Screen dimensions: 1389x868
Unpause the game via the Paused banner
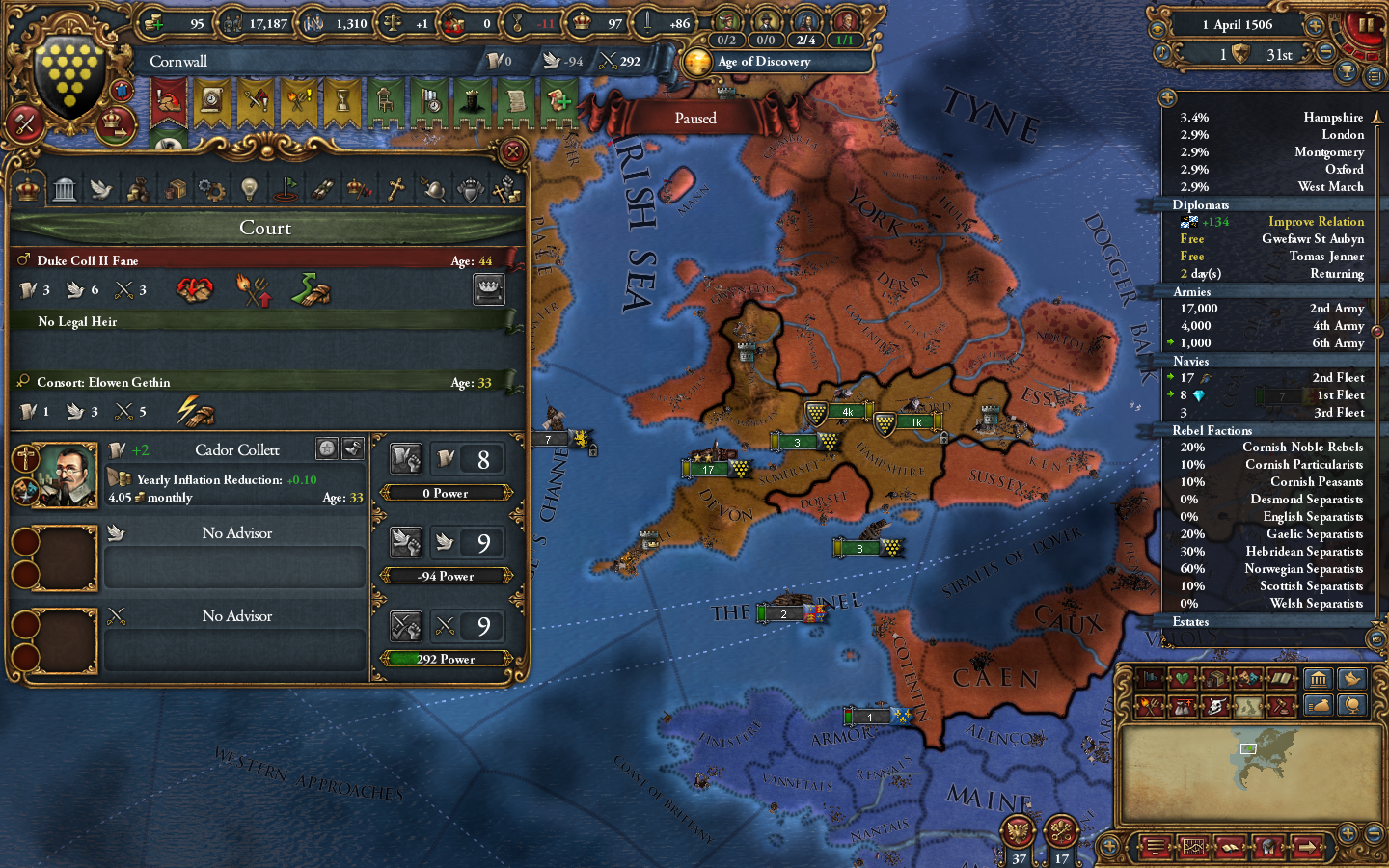696,118
